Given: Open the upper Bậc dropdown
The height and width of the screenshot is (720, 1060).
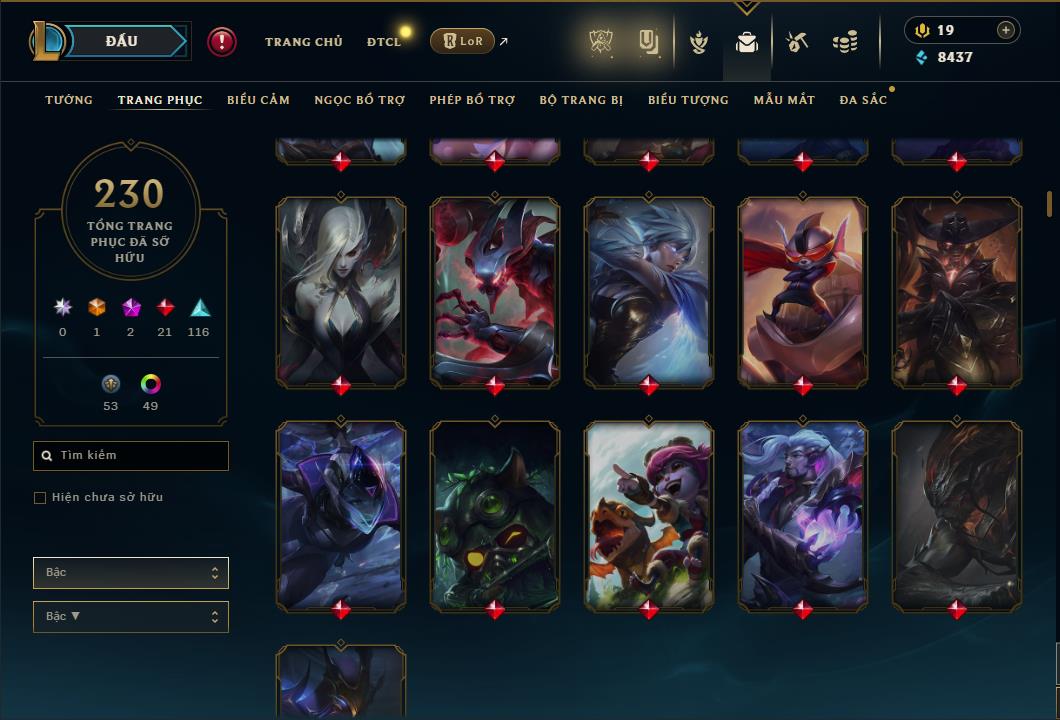Looking at the screenshot, I should (x=131, y=573).
